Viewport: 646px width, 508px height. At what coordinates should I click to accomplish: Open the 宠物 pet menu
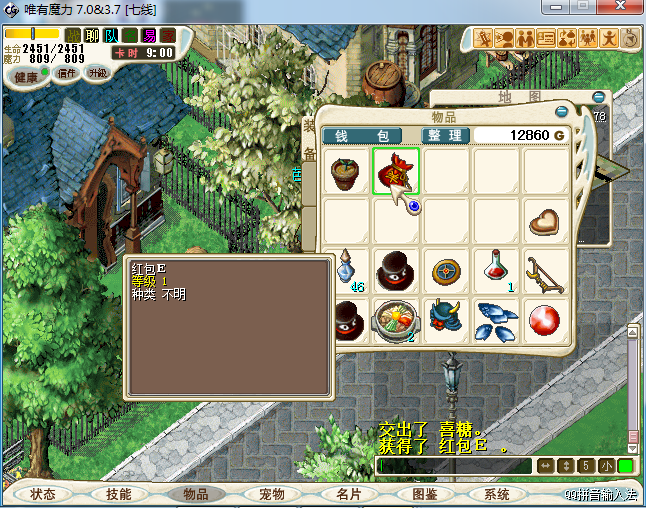[x=272, y=494]
